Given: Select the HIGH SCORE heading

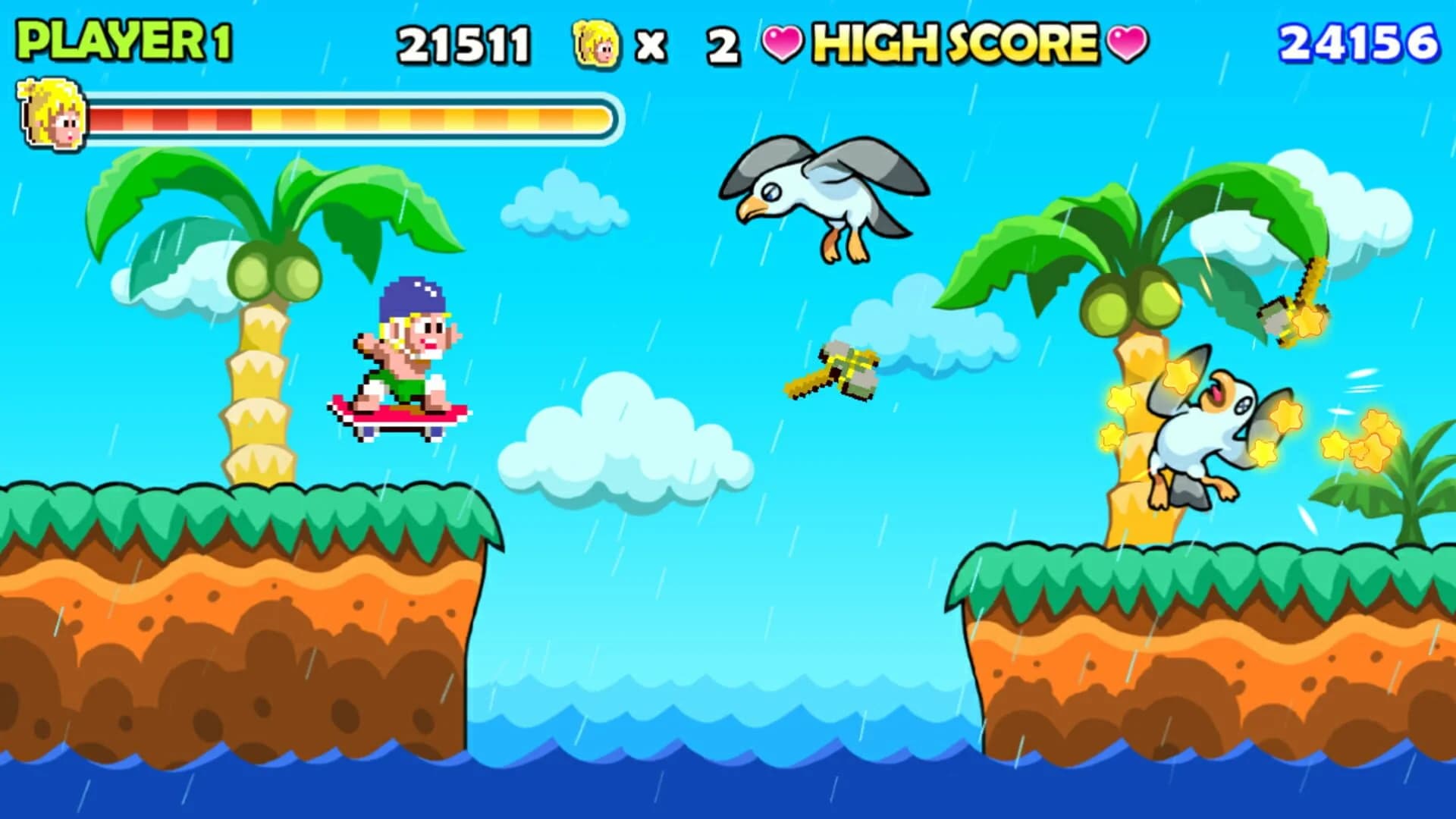Looking at the screenshot, I should (955, 44).
